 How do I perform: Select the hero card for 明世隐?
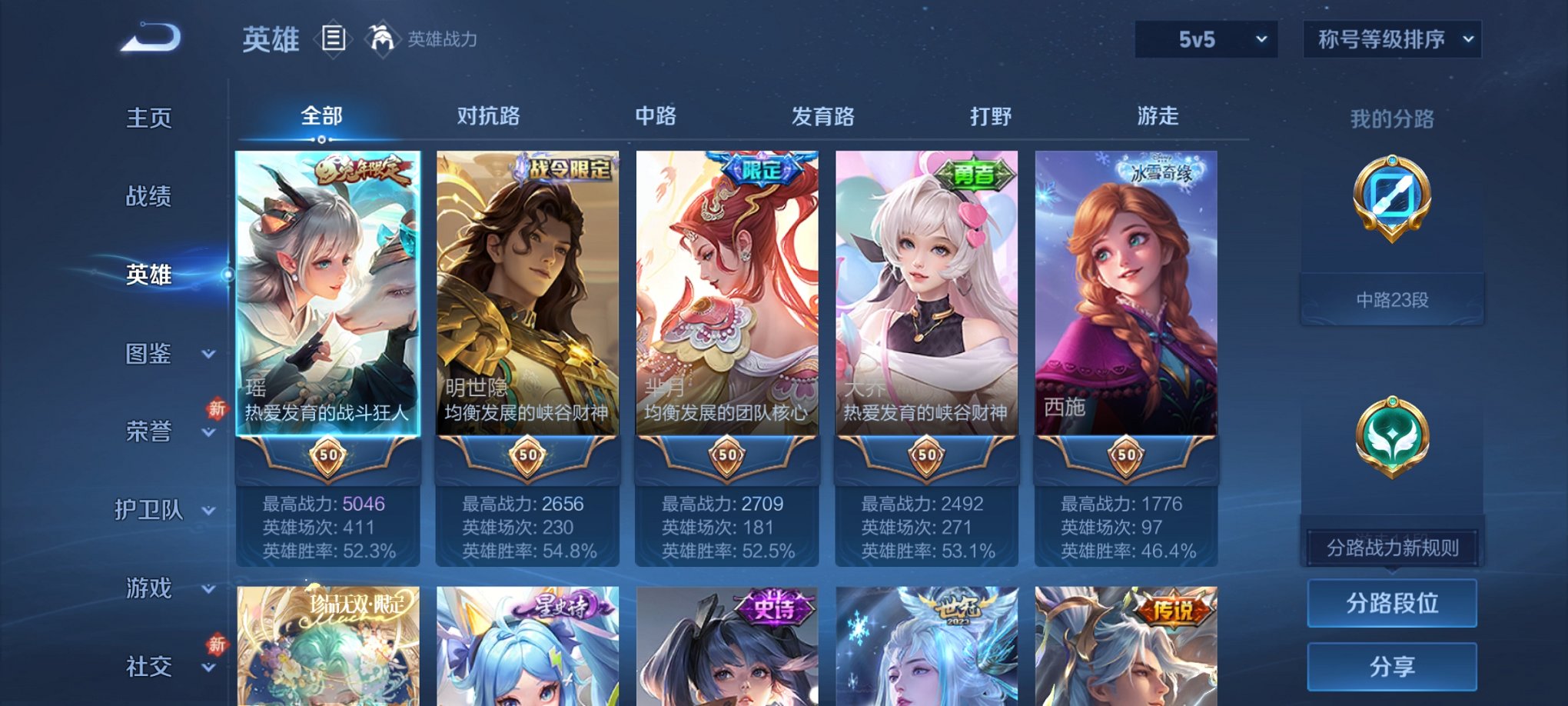526,300
